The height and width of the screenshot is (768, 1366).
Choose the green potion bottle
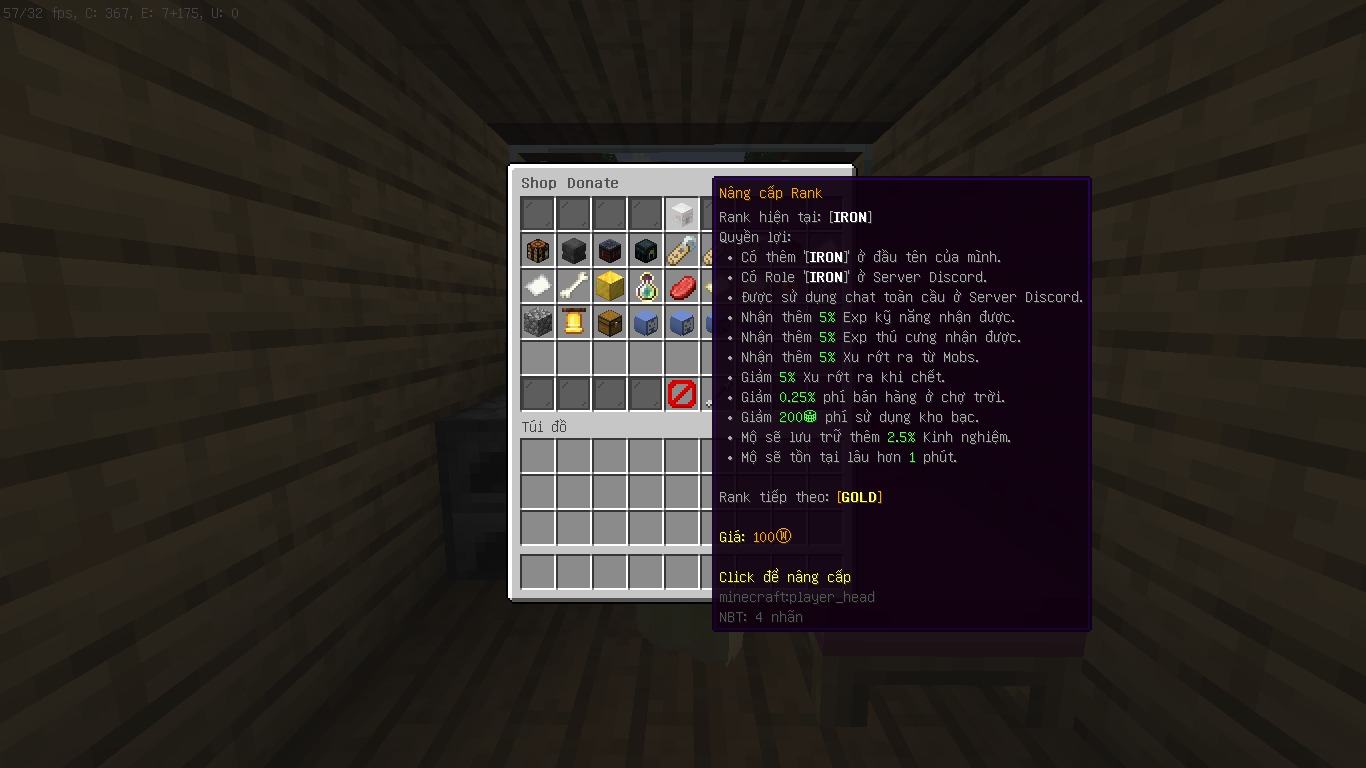pos(645,286)
